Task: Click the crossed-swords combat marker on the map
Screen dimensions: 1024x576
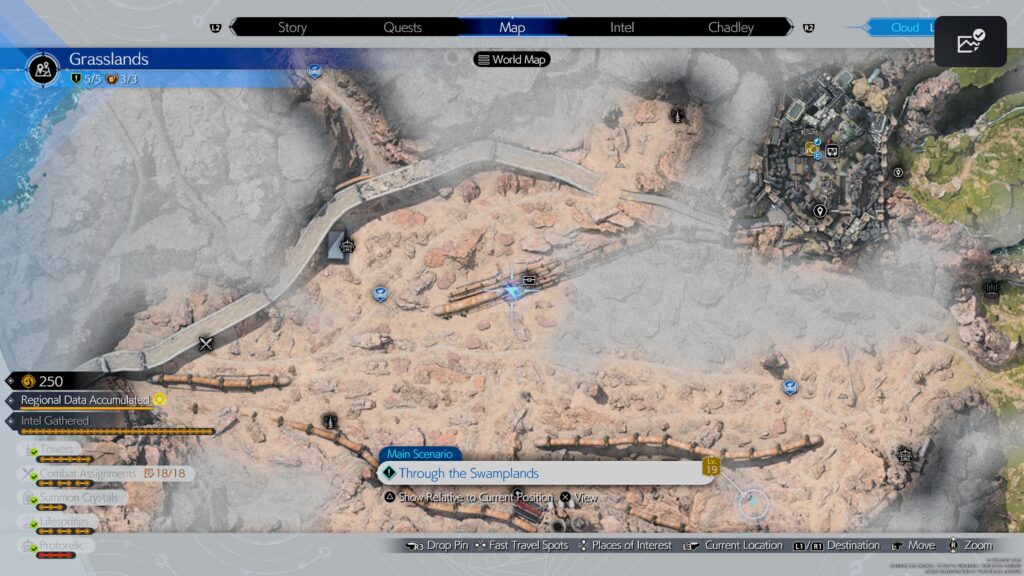Action: pos(206,344)
